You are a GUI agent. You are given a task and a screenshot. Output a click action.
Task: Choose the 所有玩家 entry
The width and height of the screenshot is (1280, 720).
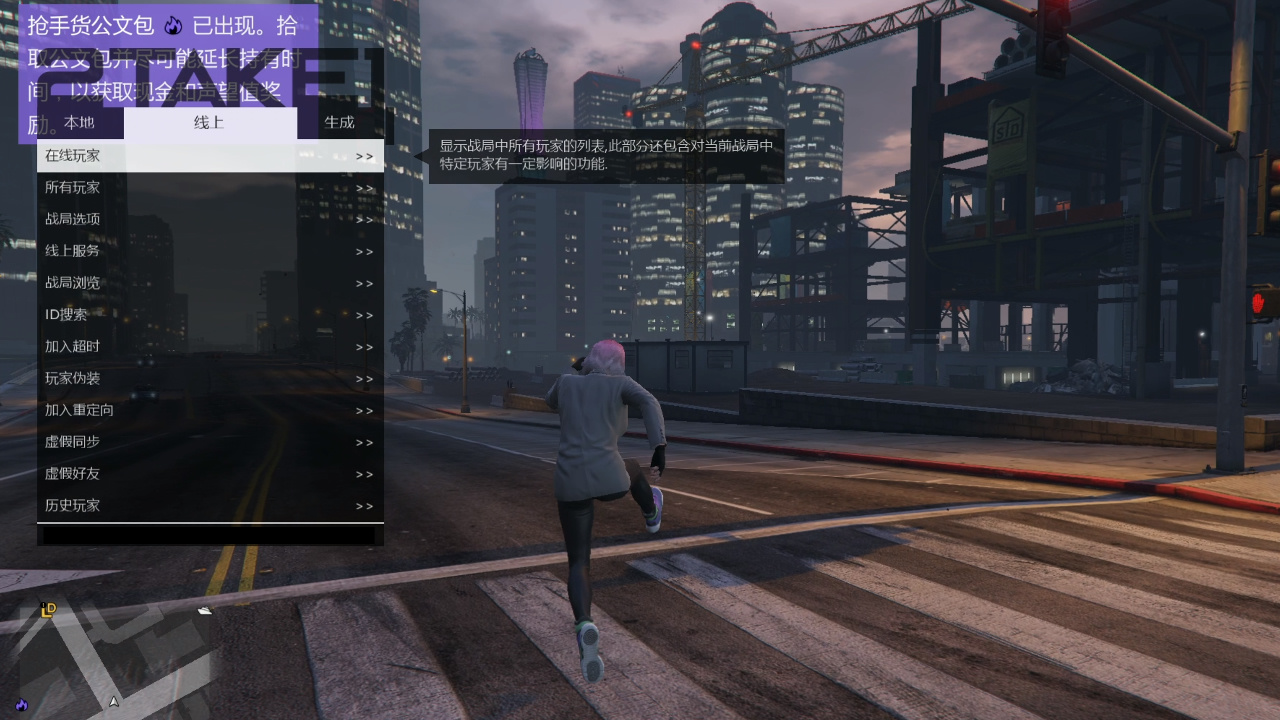210,188
